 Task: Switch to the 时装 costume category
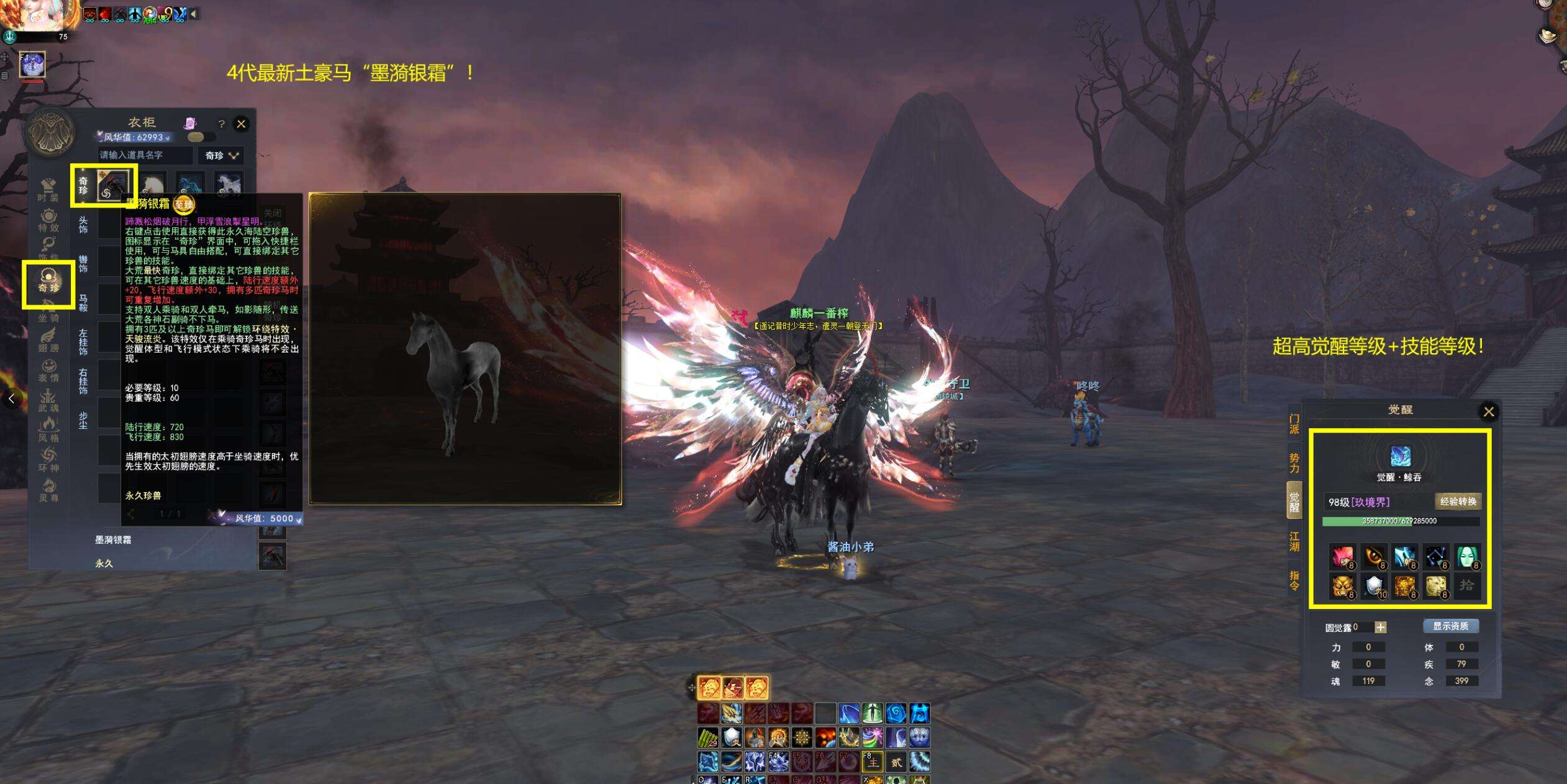pos(48,190)
